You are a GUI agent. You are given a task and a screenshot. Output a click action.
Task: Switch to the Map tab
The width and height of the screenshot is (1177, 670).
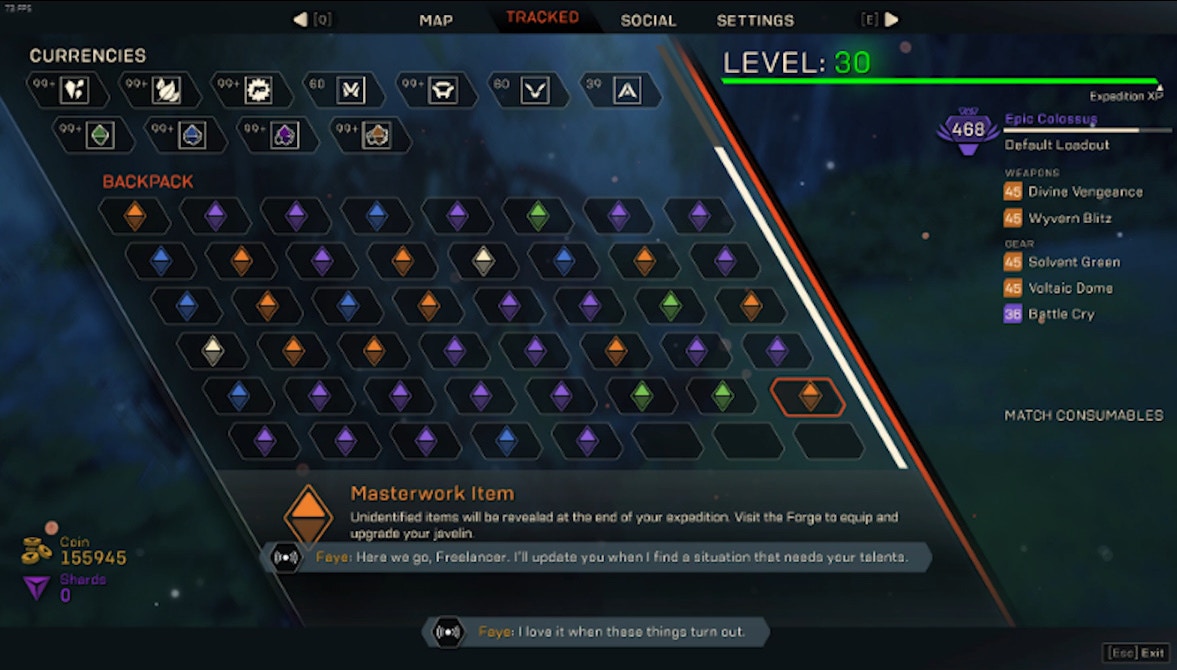[x=436, y=20]
